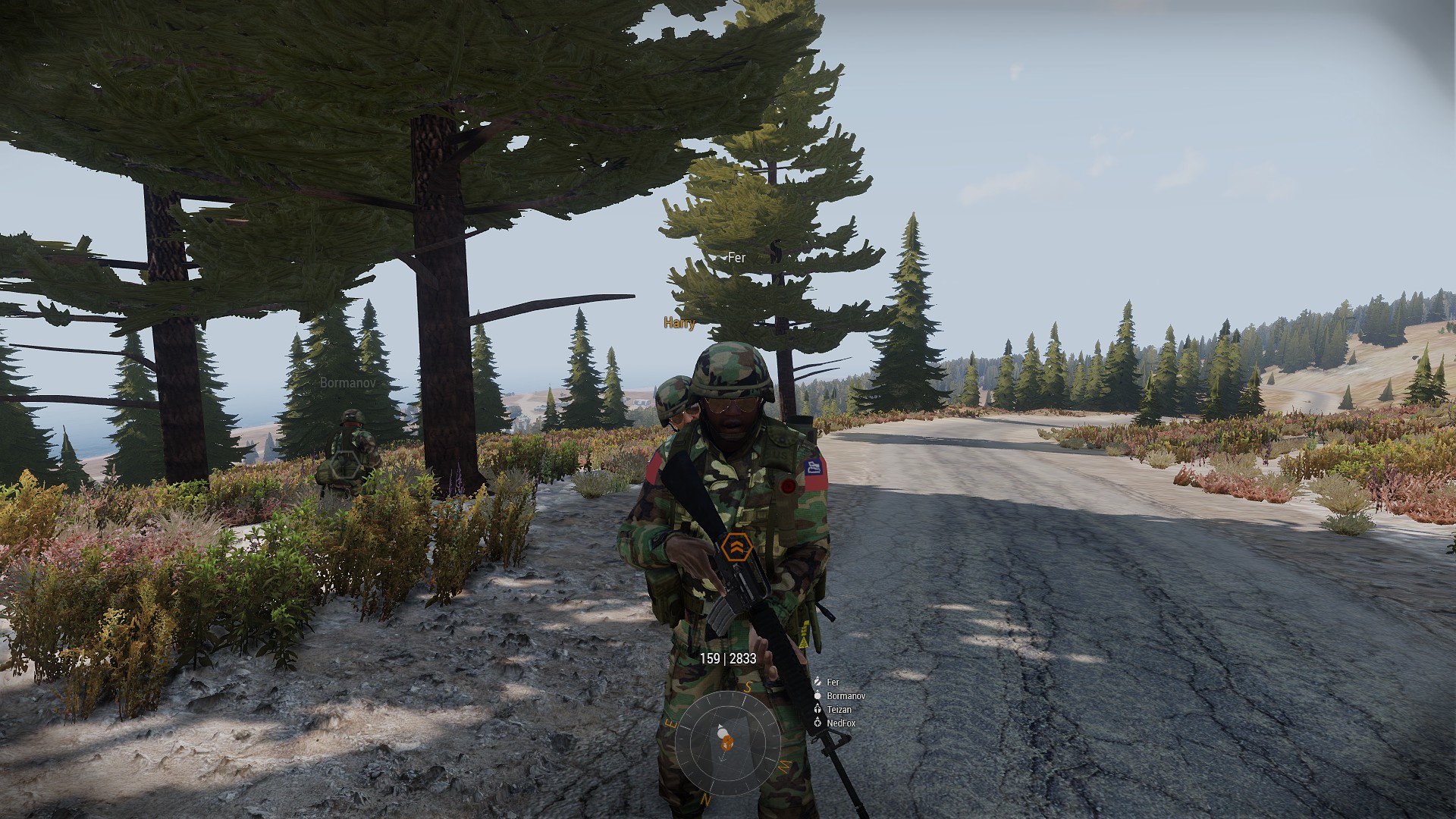
Task: Pick NedFox in the squad member list
Action: click(x=841, y=723)
